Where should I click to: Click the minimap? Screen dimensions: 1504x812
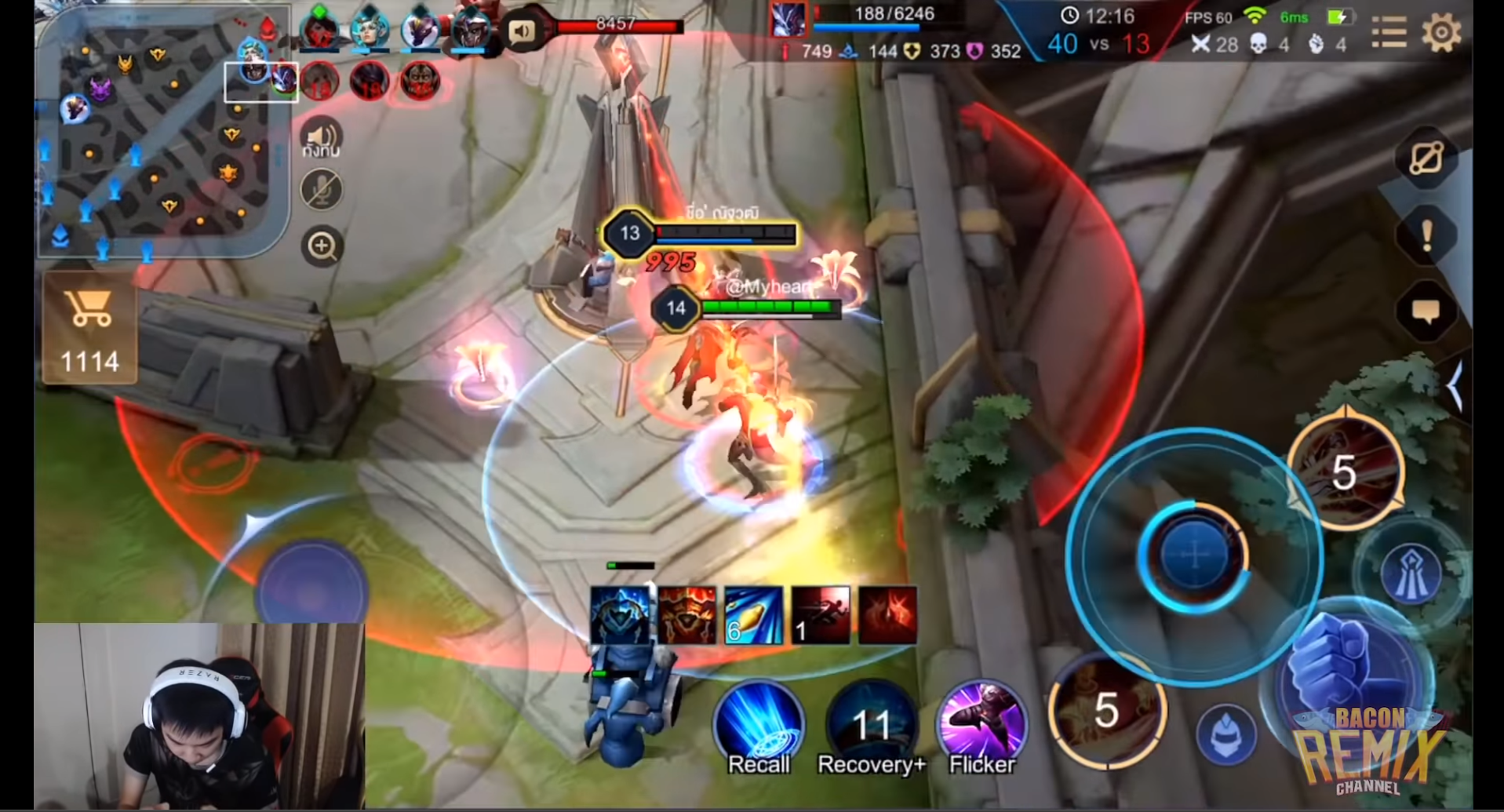tap(161, 133)
